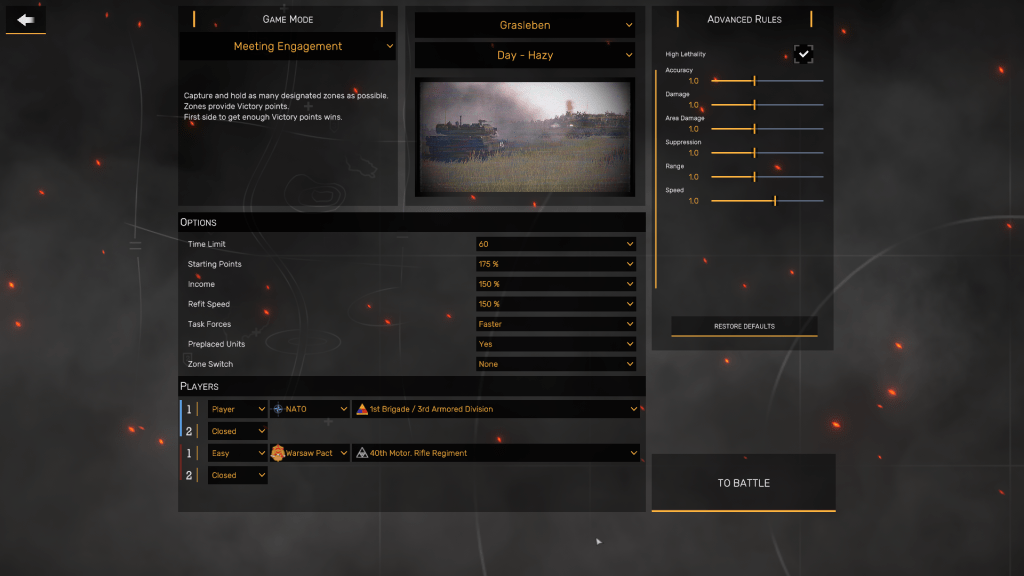Adjust the Accuracy slider

[x=755, y=81]
